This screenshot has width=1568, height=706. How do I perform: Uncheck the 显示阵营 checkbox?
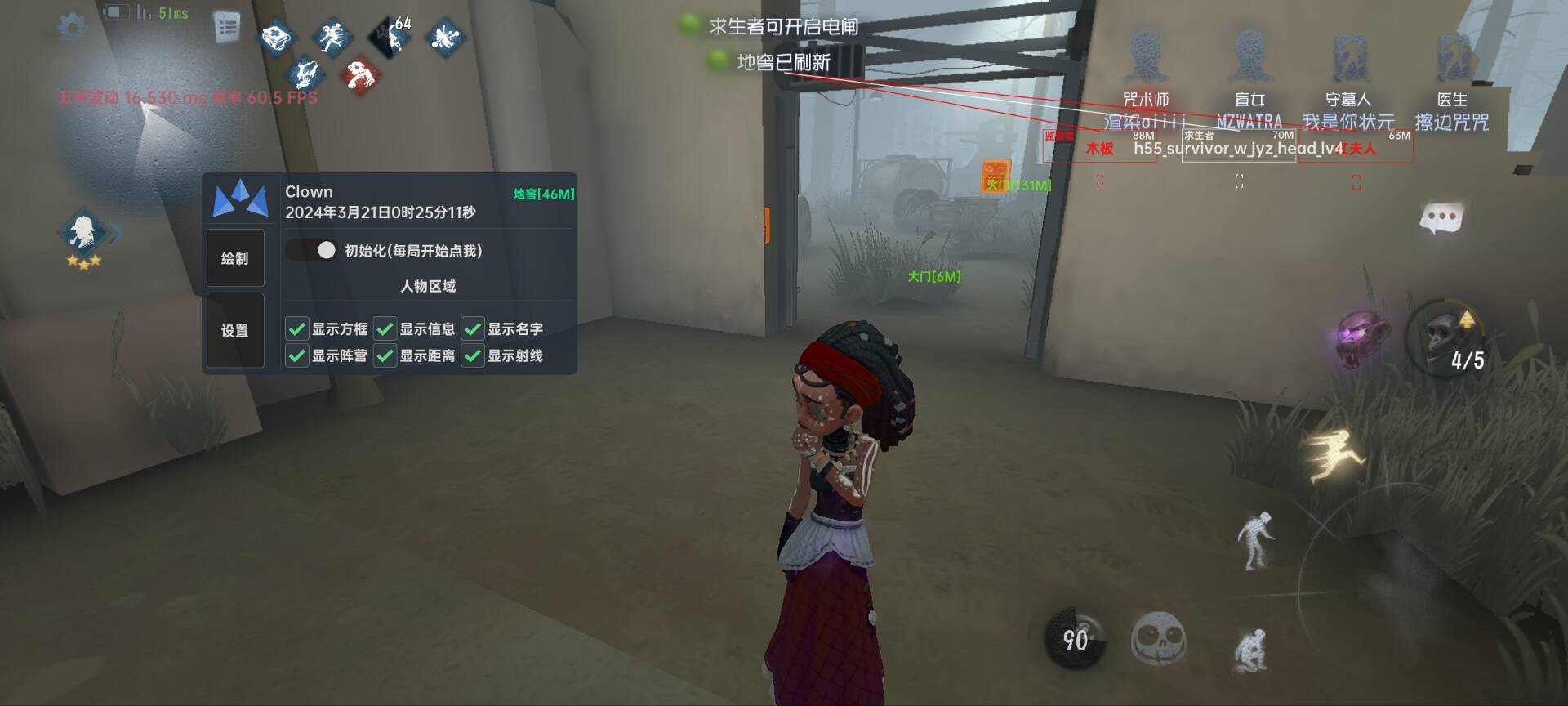point(296,355)
